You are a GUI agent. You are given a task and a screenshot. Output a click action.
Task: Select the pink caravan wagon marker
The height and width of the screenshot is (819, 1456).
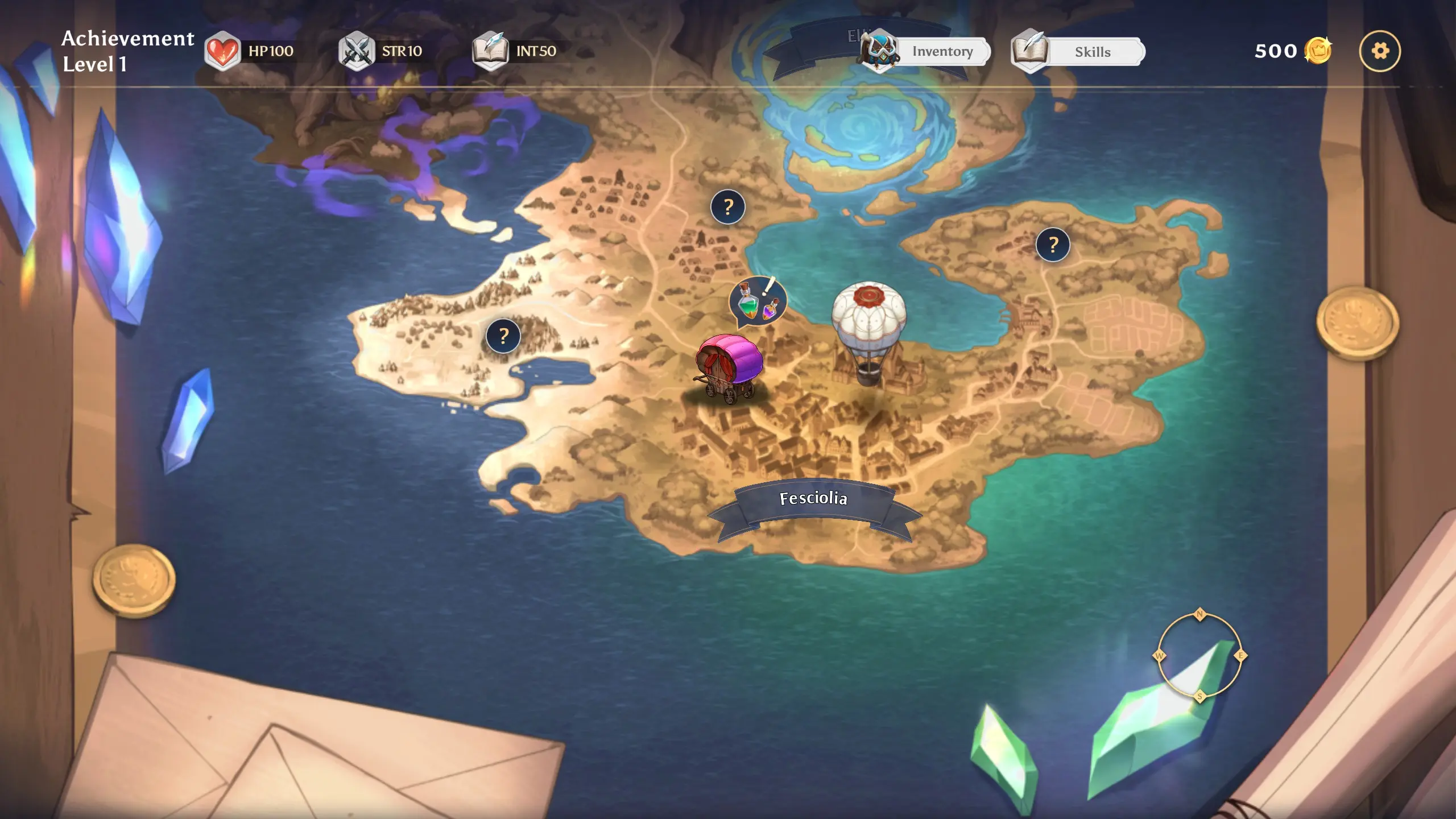tap(729, 368)
